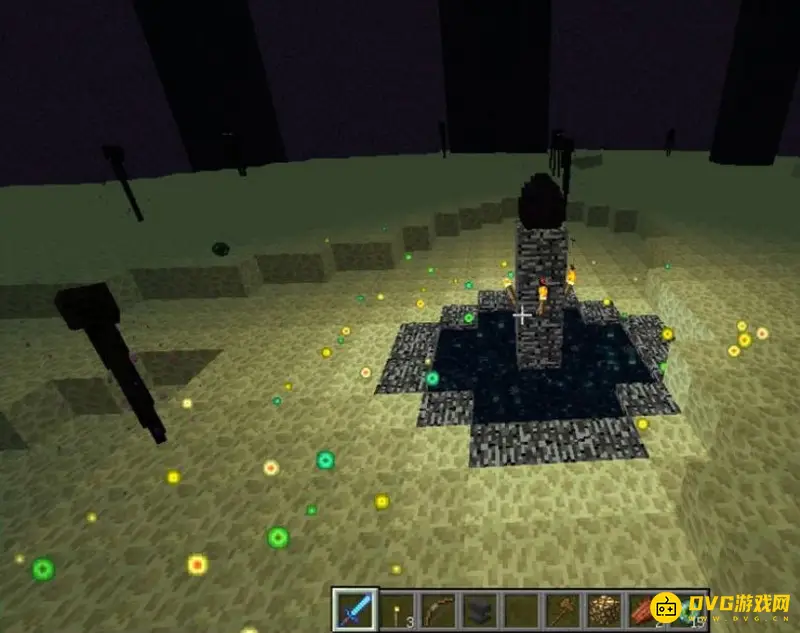Viewport: 800px width, 633px height.
Task: Select the diamond sword hotbar slot
Action: [x=355, y=609]
